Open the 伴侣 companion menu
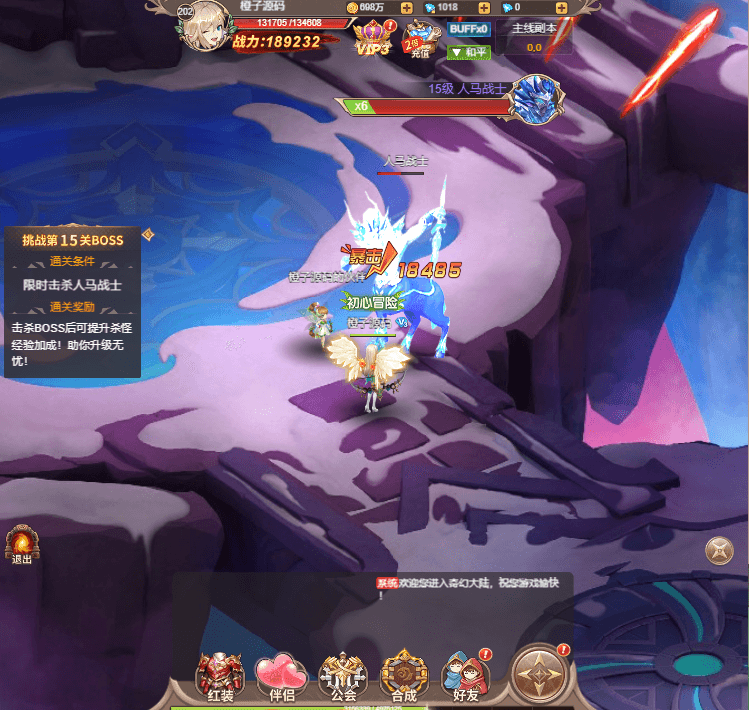This screenshot has height=710, width=749. coord(279,675)
